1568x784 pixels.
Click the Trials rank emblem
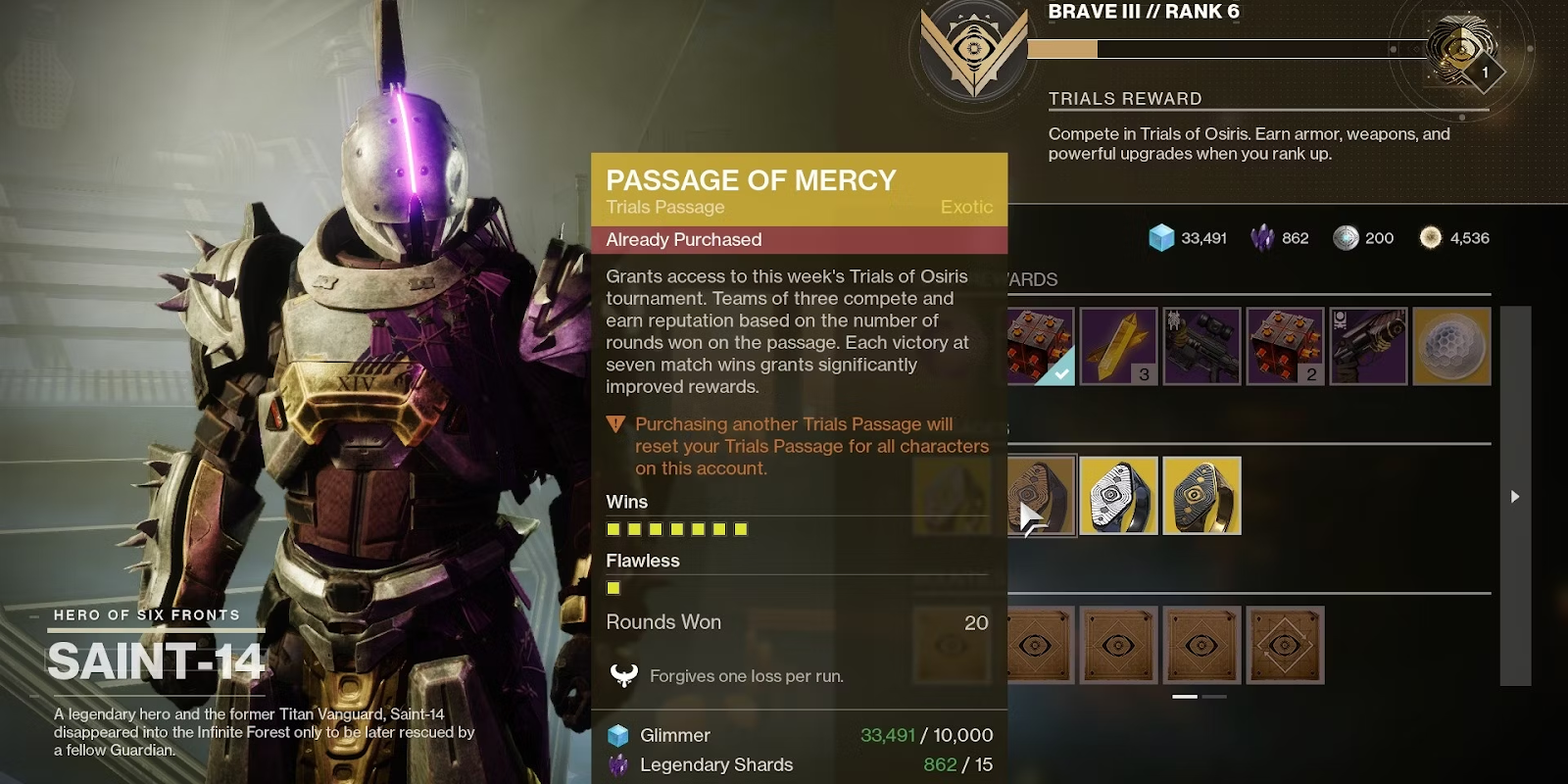pos(973,51)
